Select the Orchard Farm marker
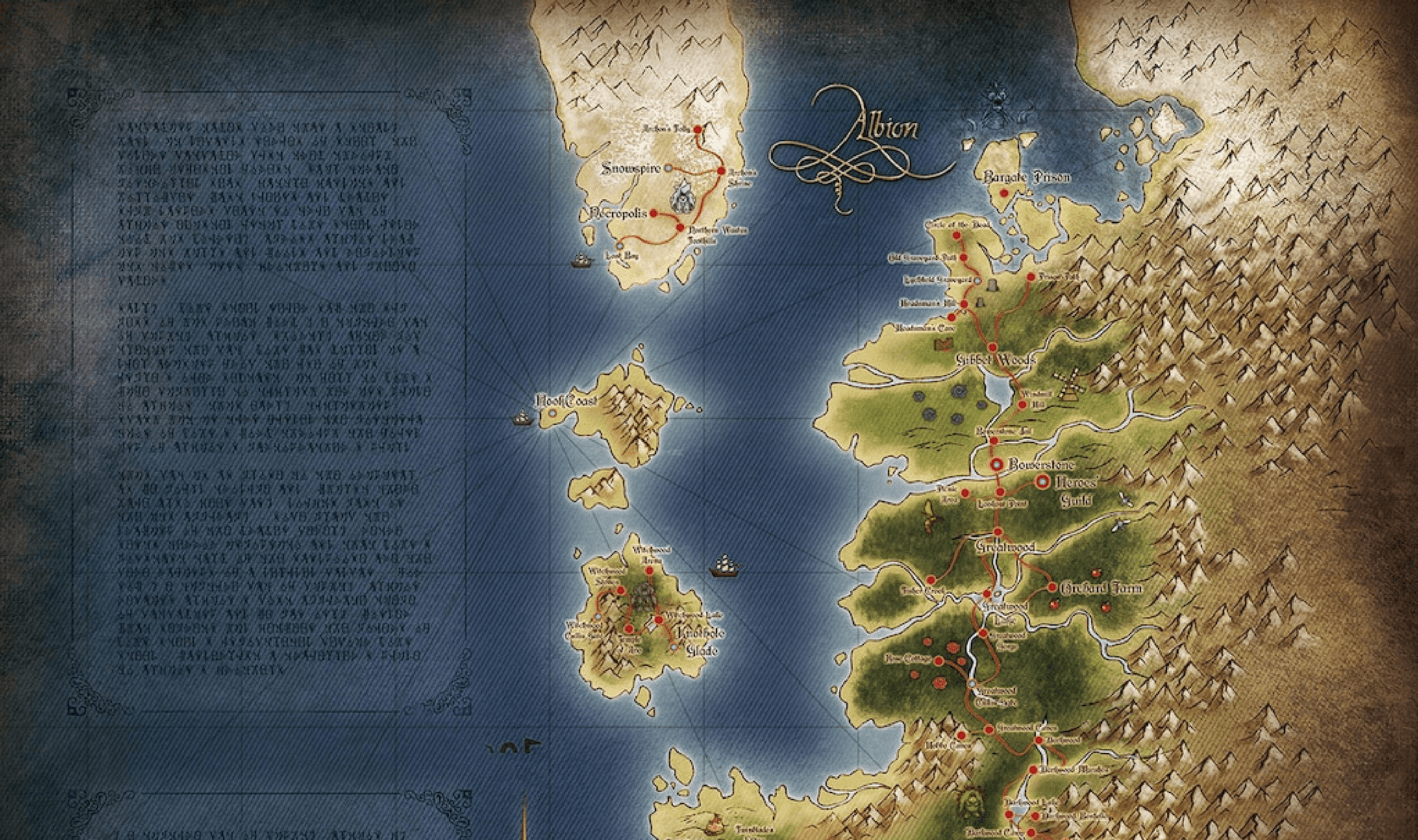Viewport: 1418px width, 840px height. coord(1052,587)
